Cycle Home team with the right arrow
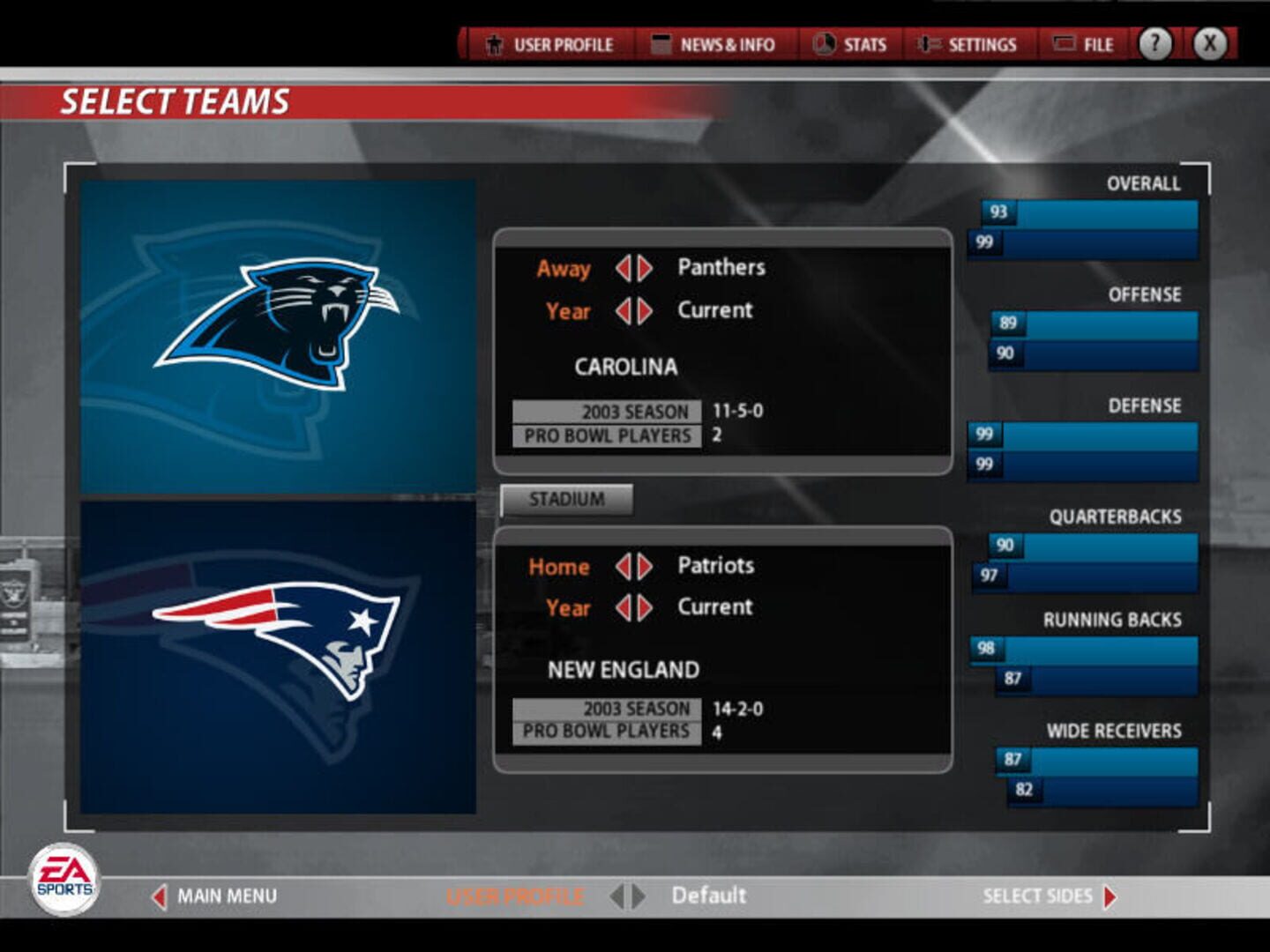 (645, 566)
